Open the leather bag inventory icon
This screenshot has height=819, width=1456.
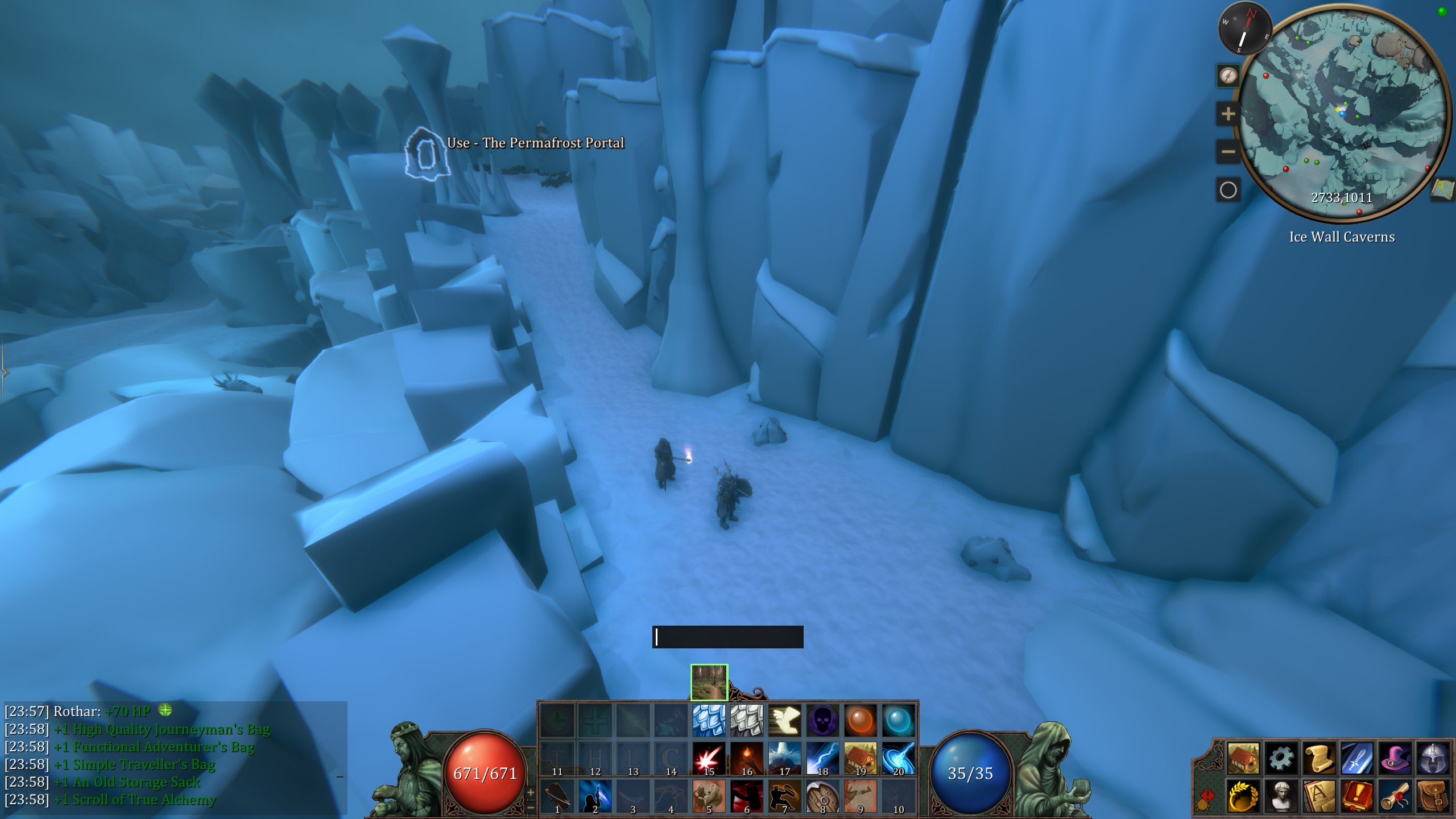[x=1433, y=796]
